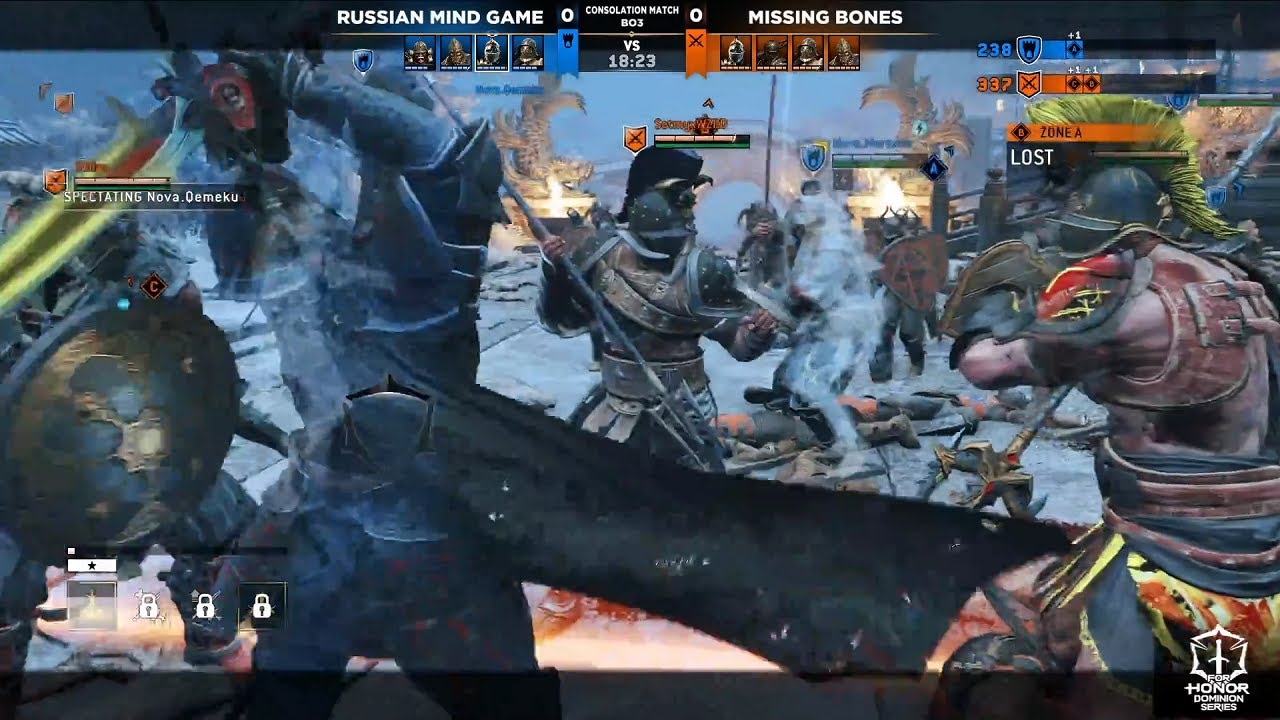This screenshot has width=1280, height=720.
Task: Click the Spectating Nova.Qemeku label
Action: click(152, 198)
